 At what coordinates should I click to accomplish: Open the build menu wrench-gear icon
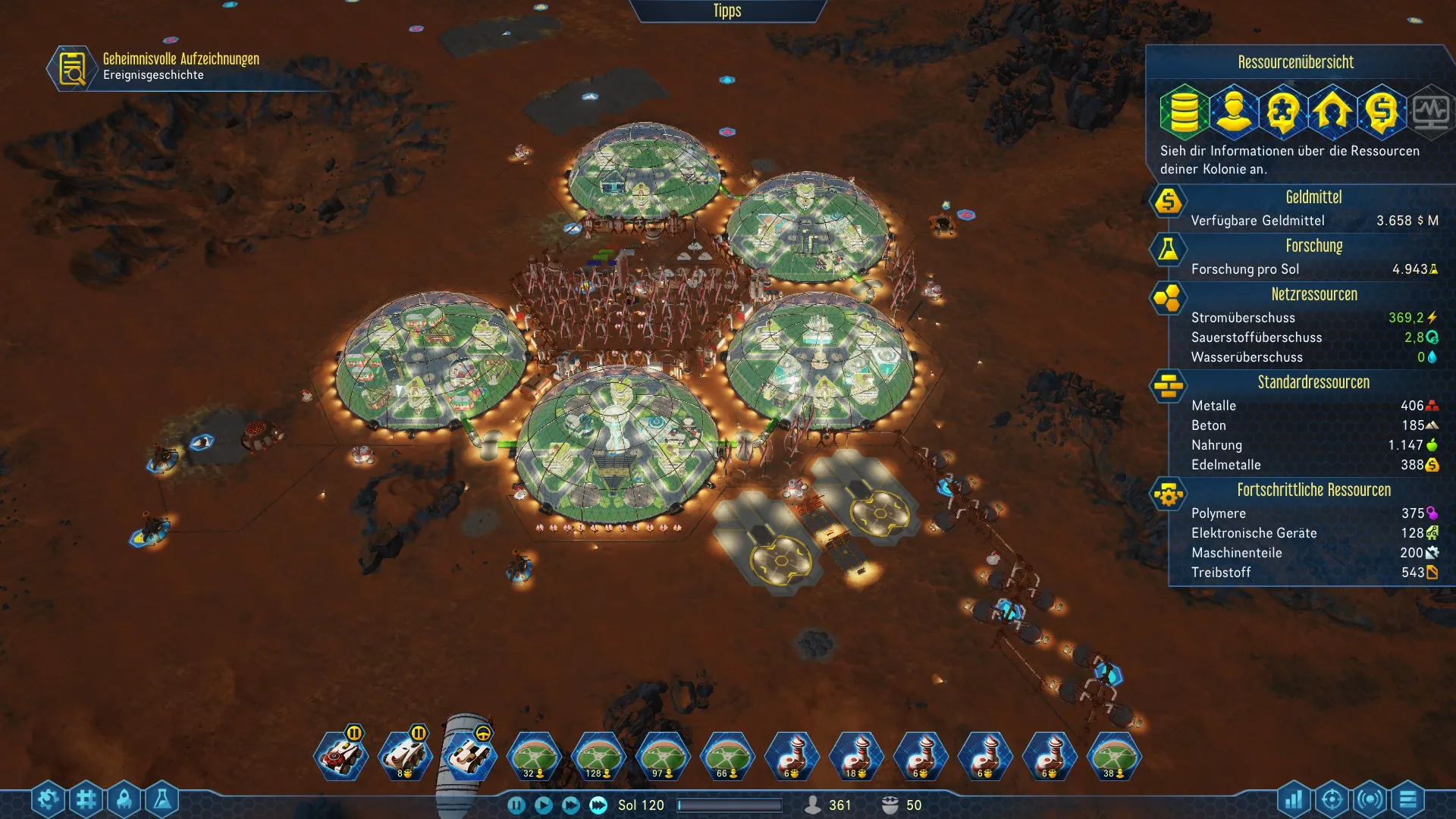pyautogui.click(x=48, y=799)
